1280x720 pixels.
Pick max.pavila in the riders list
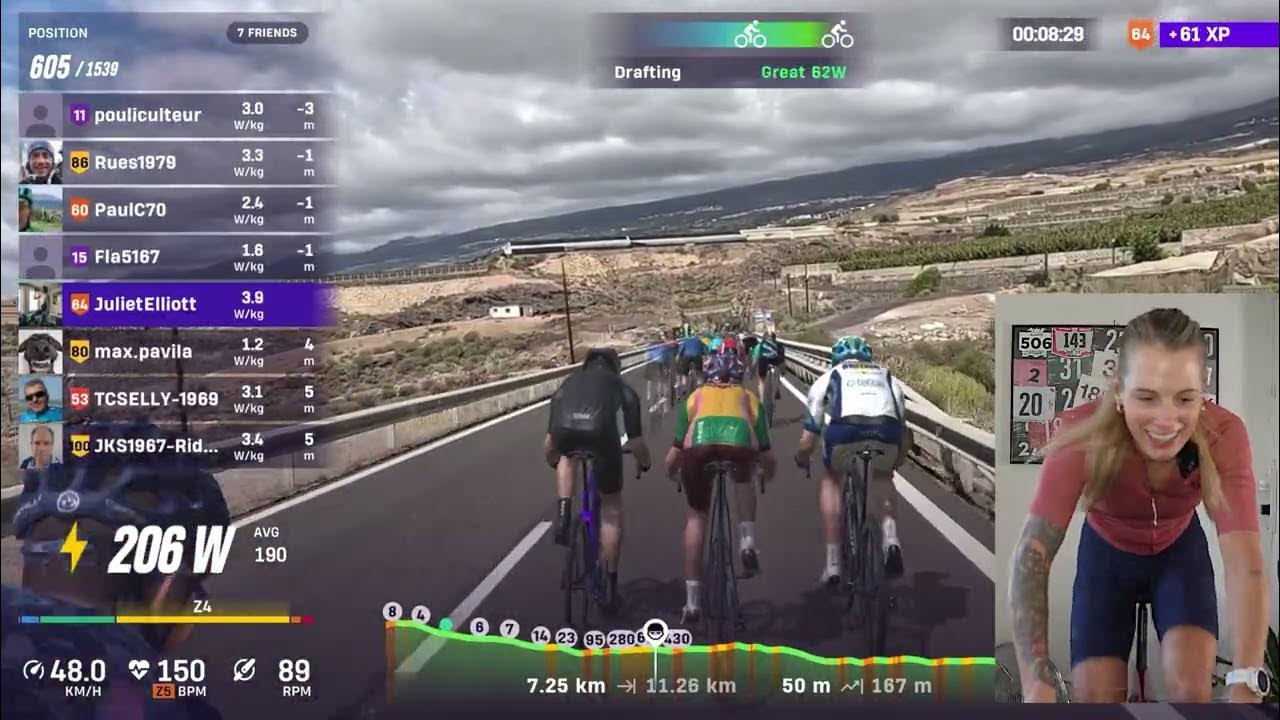pos(176,351)
